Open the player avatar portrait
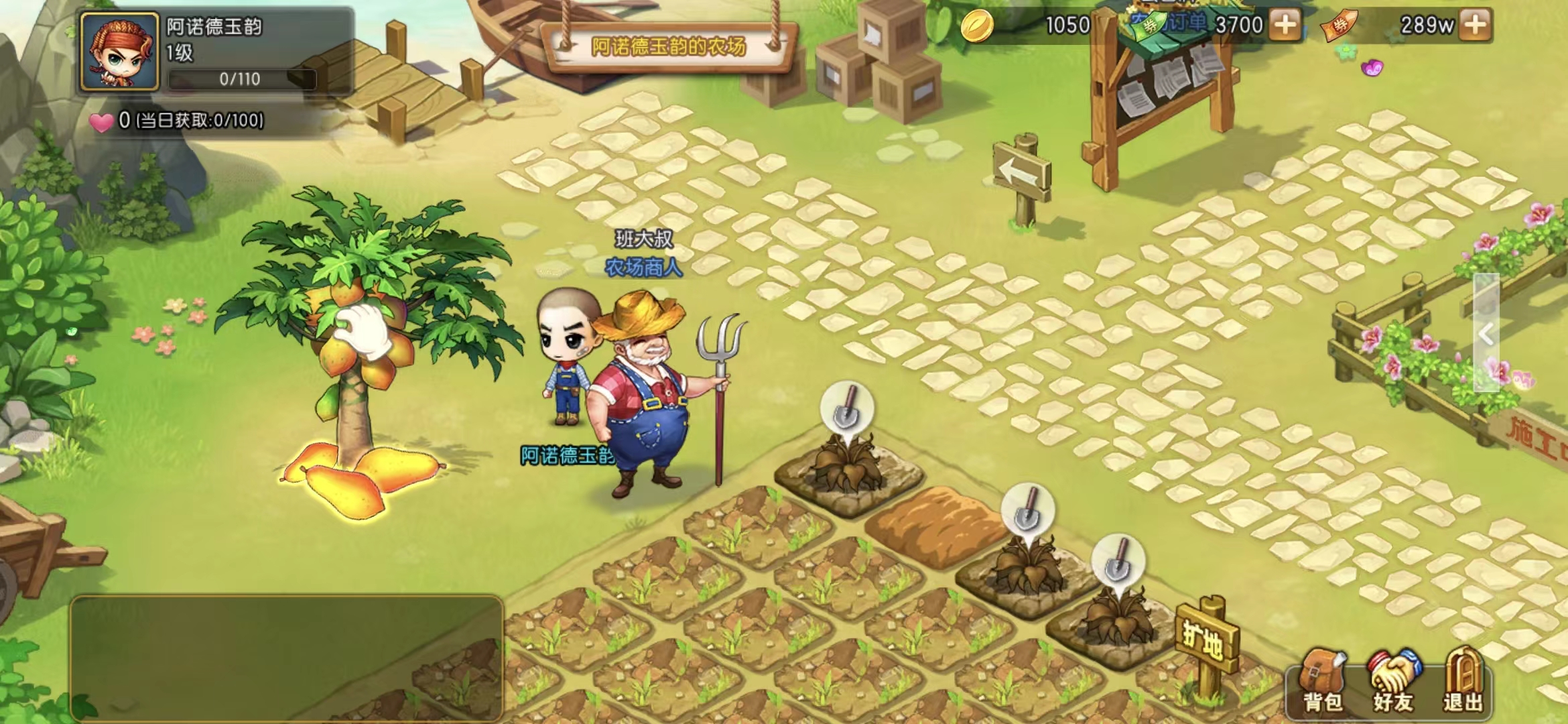This screenshot has height=724, width=1568. 120,52
